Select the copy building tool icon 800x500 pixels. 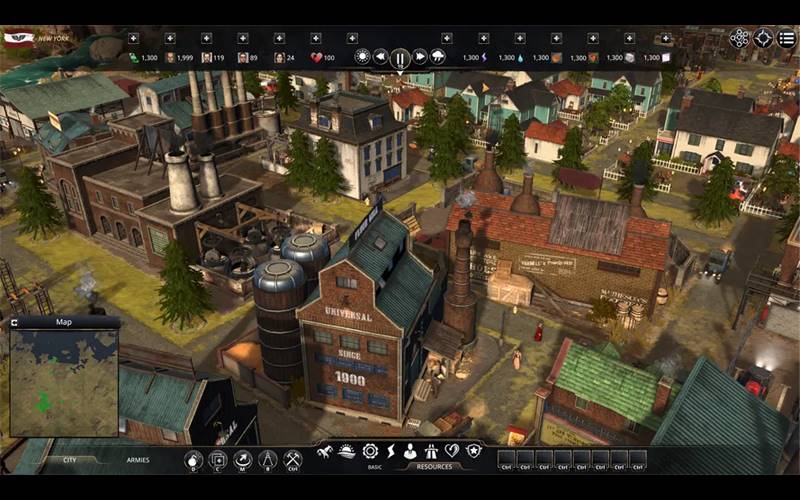(x=218, y=460)
